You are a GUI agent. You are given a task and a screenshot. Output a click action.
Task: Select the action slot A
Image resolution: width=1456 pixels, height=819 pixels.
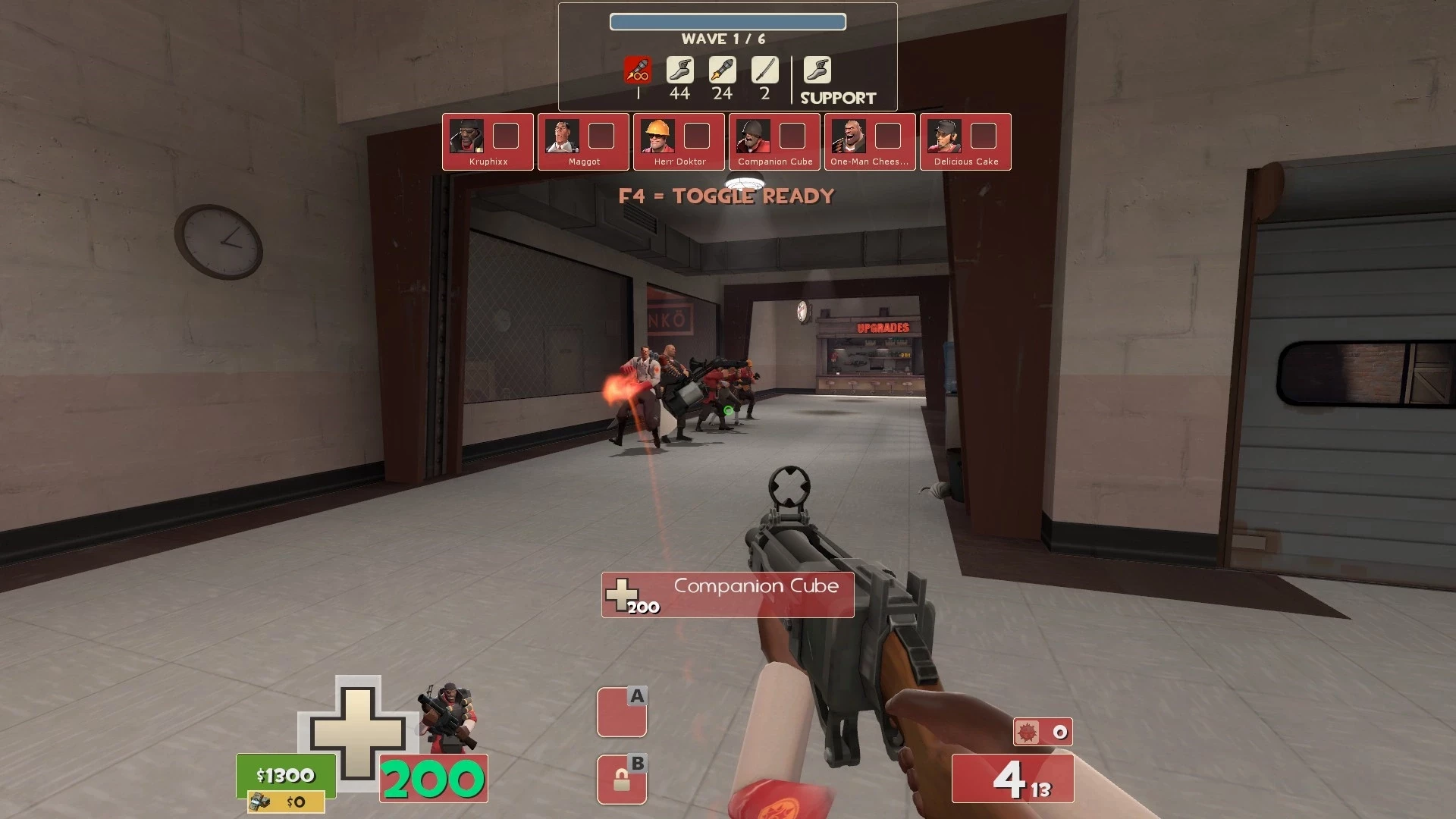[x=622, y=712]
